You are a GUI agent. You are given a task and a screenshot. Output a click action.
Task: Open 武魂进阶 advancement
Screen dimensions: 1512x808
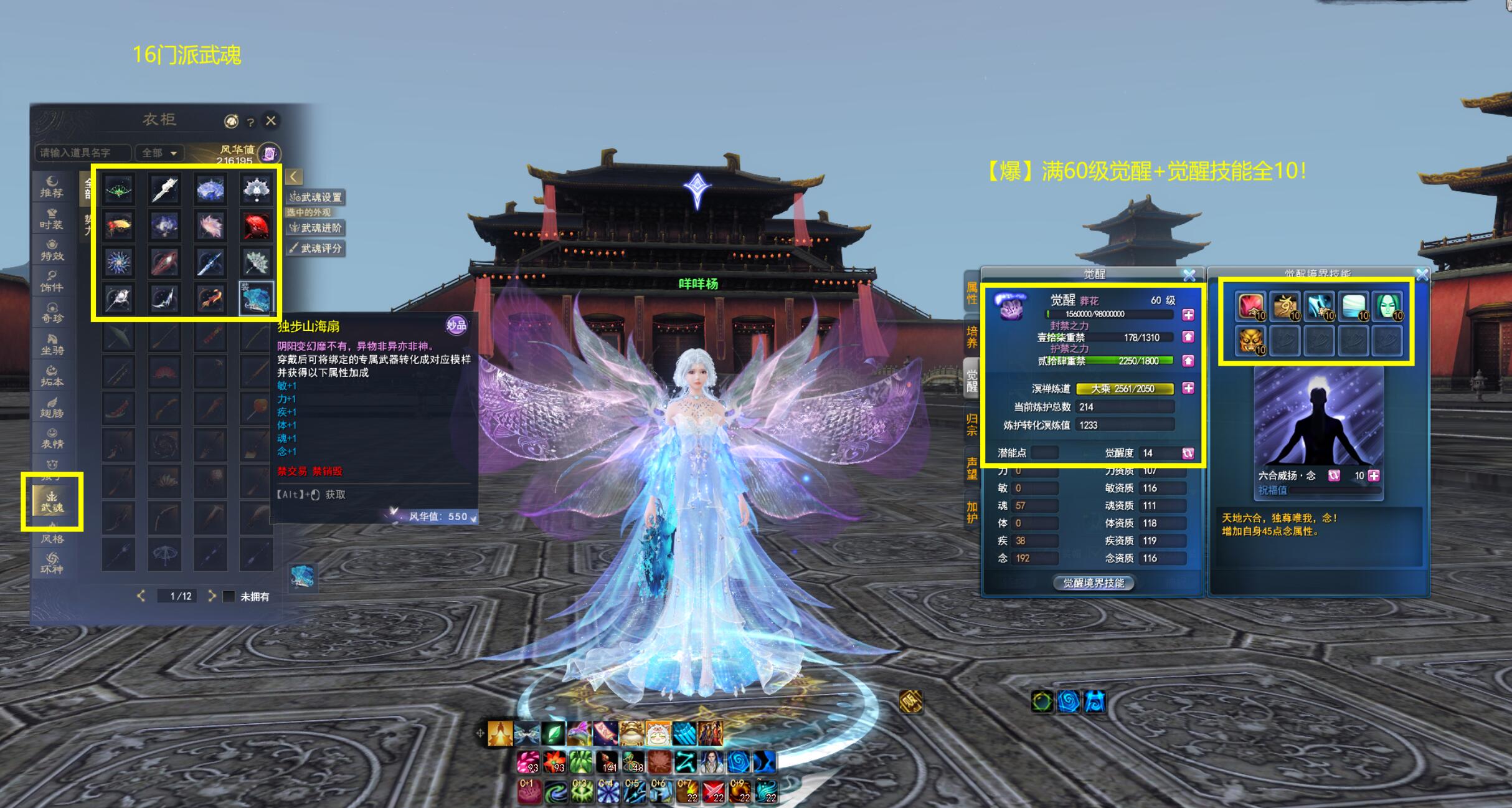coord(316,228)
